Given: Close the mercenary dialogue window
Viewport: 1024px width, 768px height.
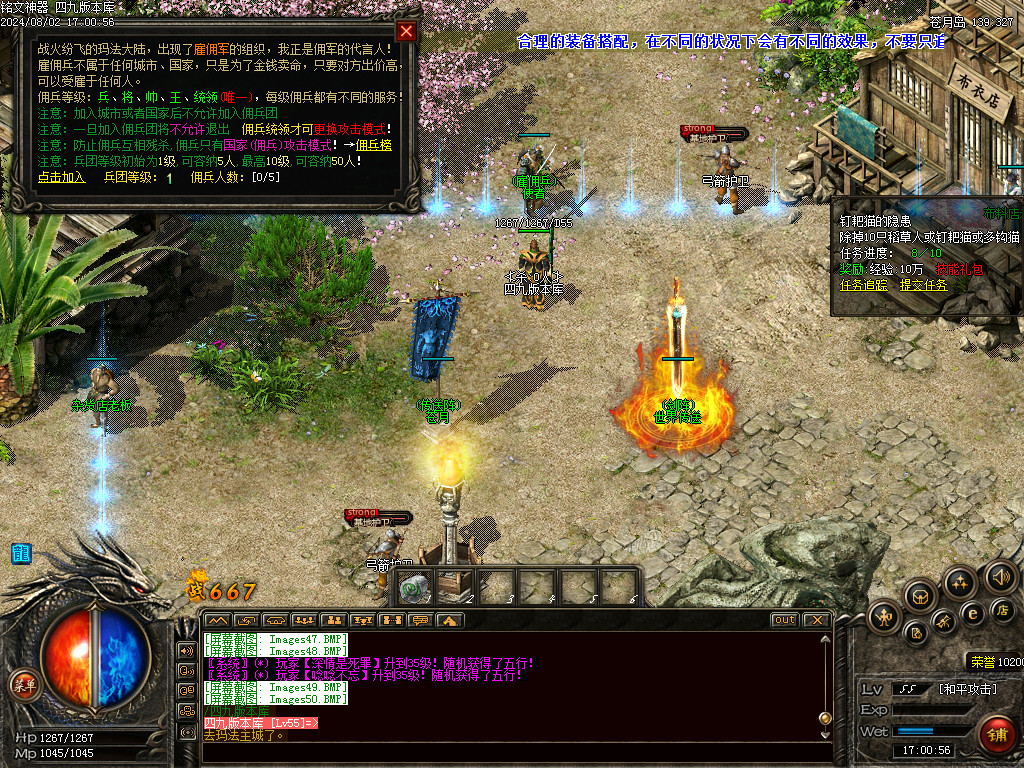Looking at the screenshot, I should pos(406,31).
